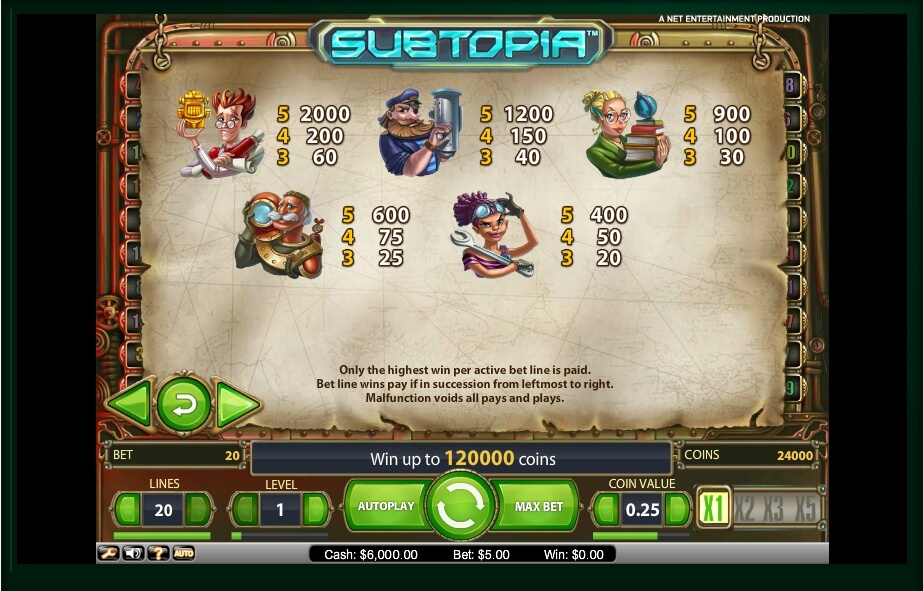Image resolution: width=923 pixels, height=591 pixels.
Task: Open the Autoplay options
Action: pos(385,506)
